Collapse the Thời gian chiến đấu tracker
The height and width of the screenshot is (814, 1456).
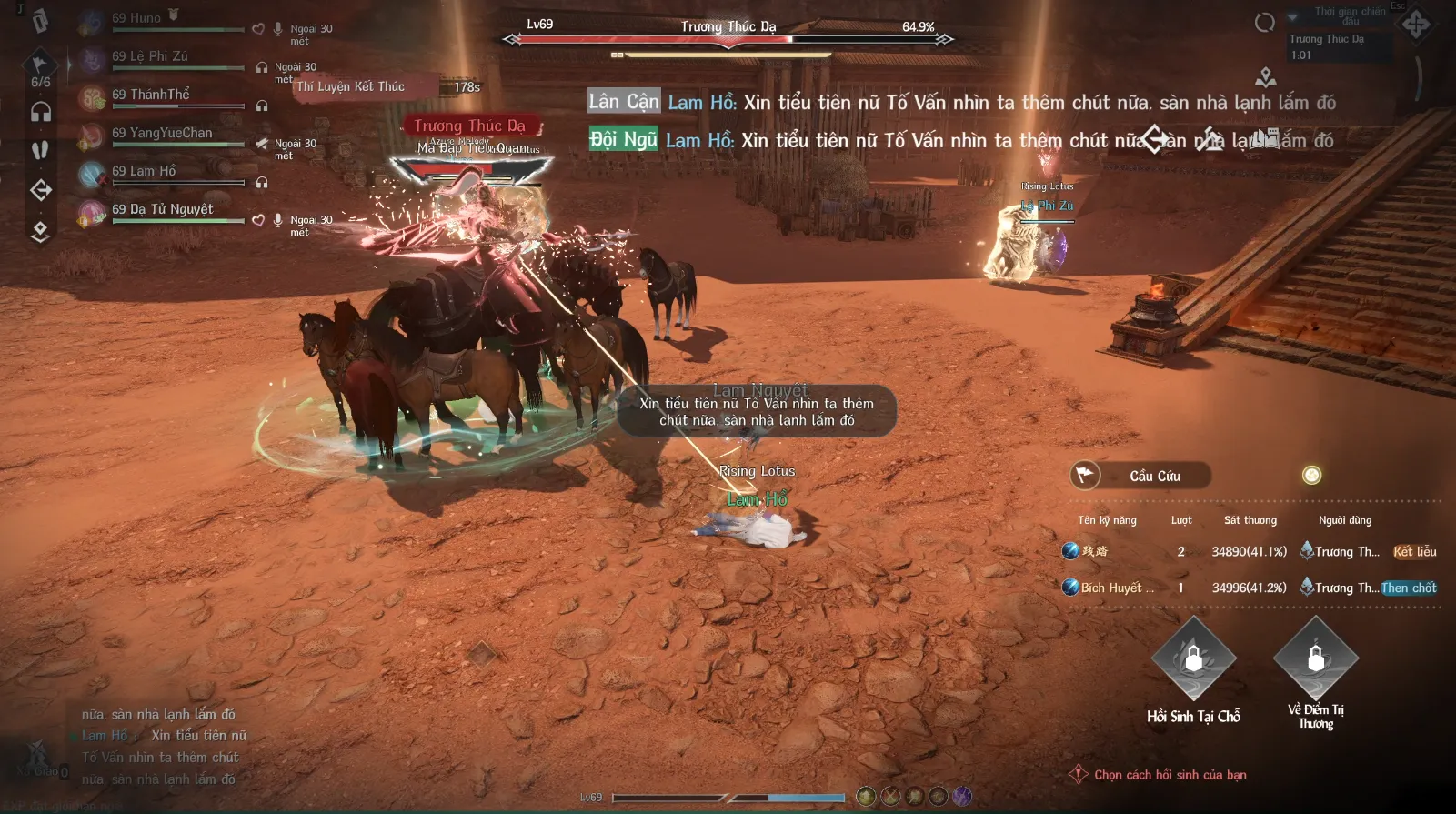coord(1292,17)
